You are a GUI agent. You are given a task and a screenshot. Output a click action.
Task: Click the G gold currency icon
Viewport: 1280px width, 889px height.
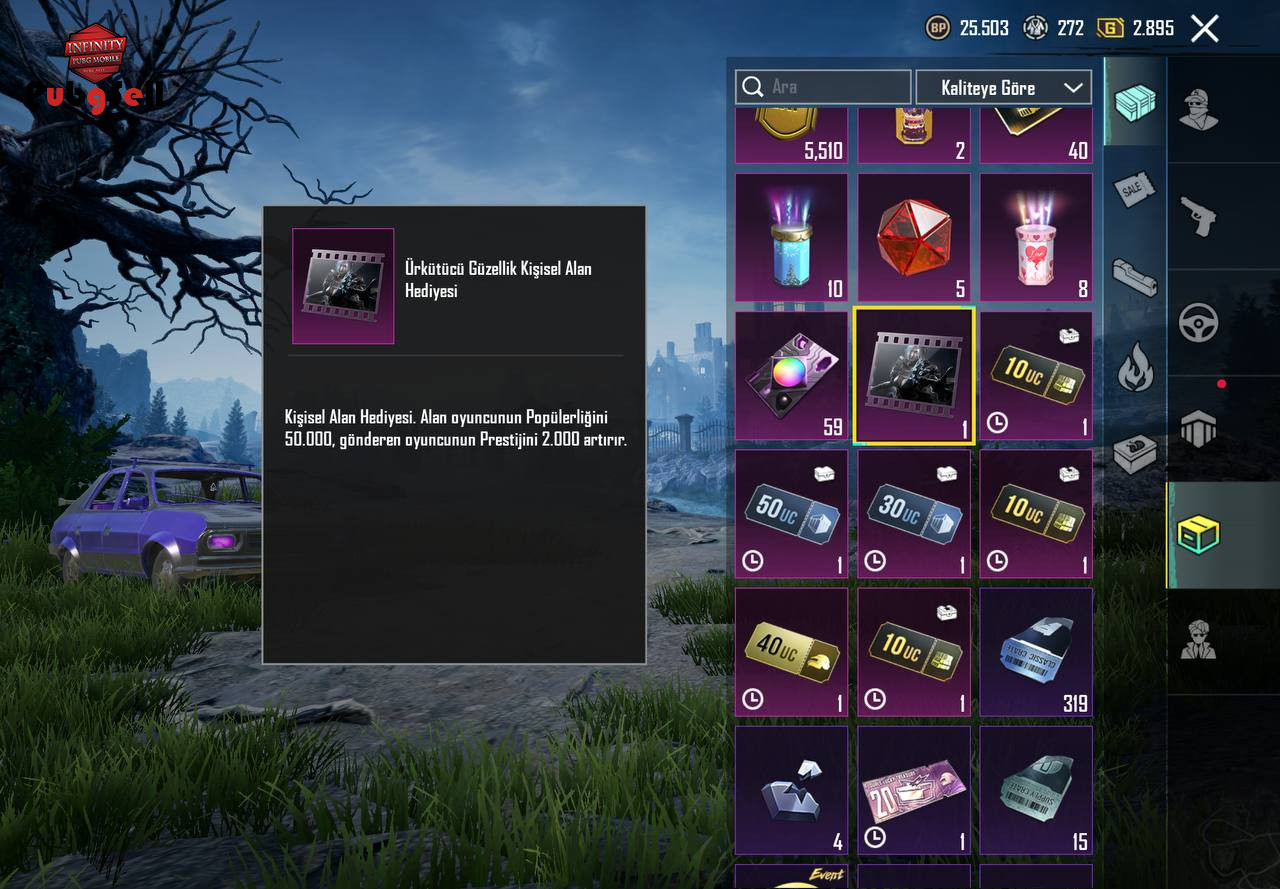1111,28
